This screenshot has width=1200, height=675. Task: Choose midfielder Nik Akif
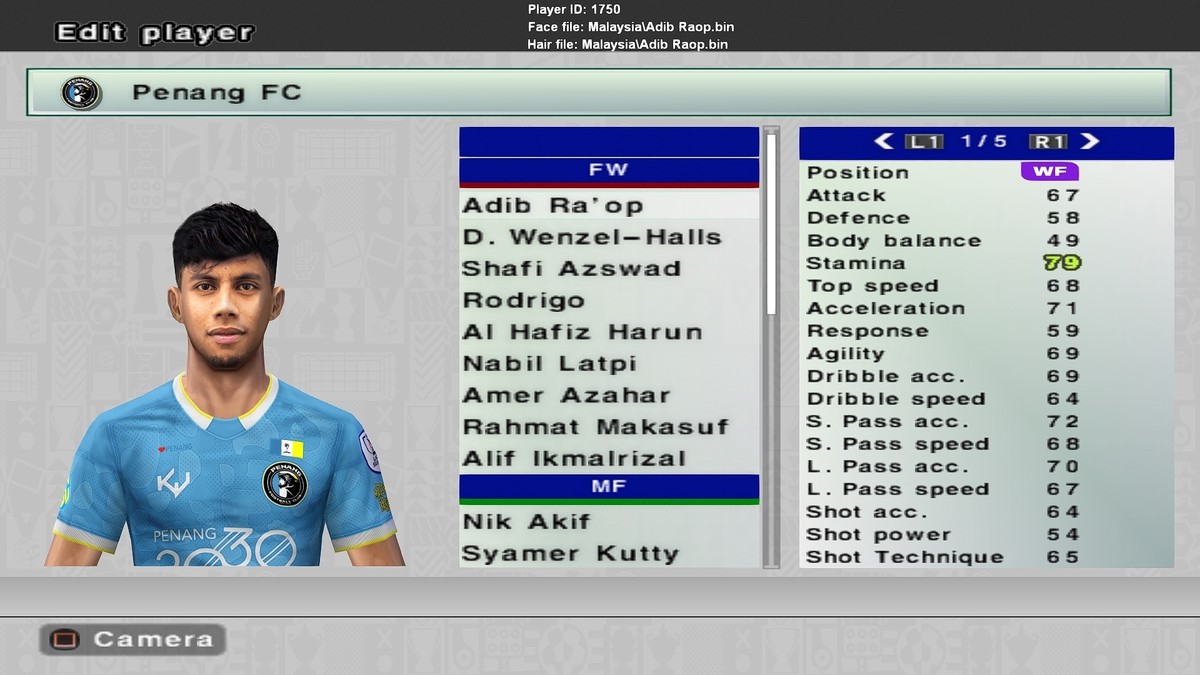526,522
